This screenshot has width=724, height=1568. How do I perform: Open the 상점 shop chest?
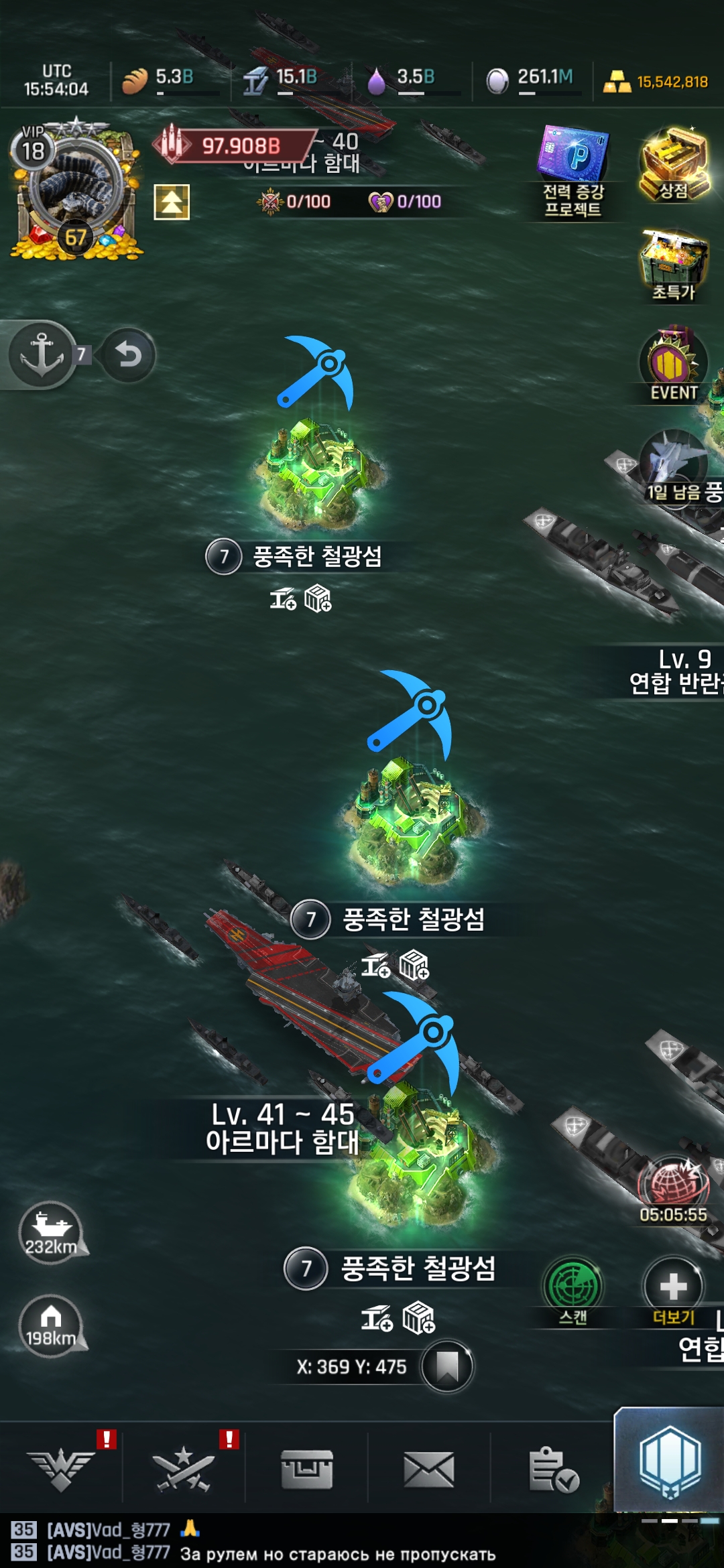click(674, 164)
